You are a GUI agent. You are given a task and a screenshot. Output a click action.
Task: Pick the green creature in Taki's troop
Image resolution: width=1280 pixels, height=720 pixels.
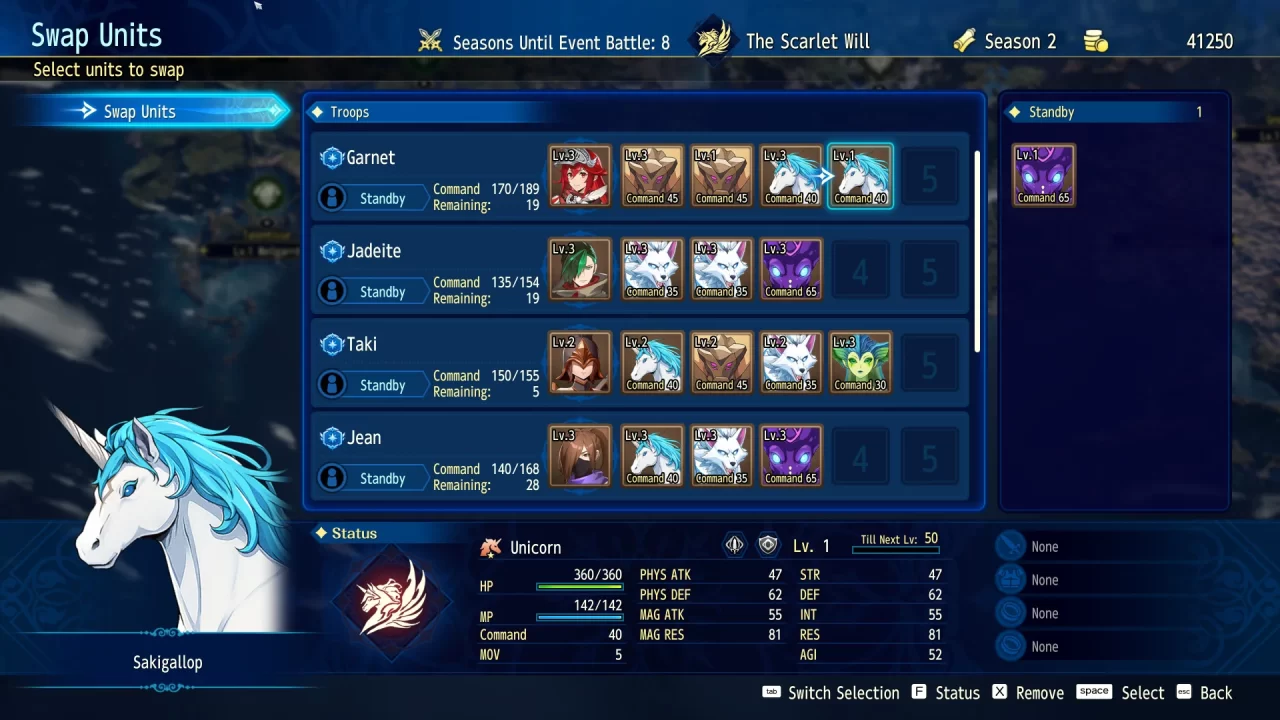[x=860, y=363]
